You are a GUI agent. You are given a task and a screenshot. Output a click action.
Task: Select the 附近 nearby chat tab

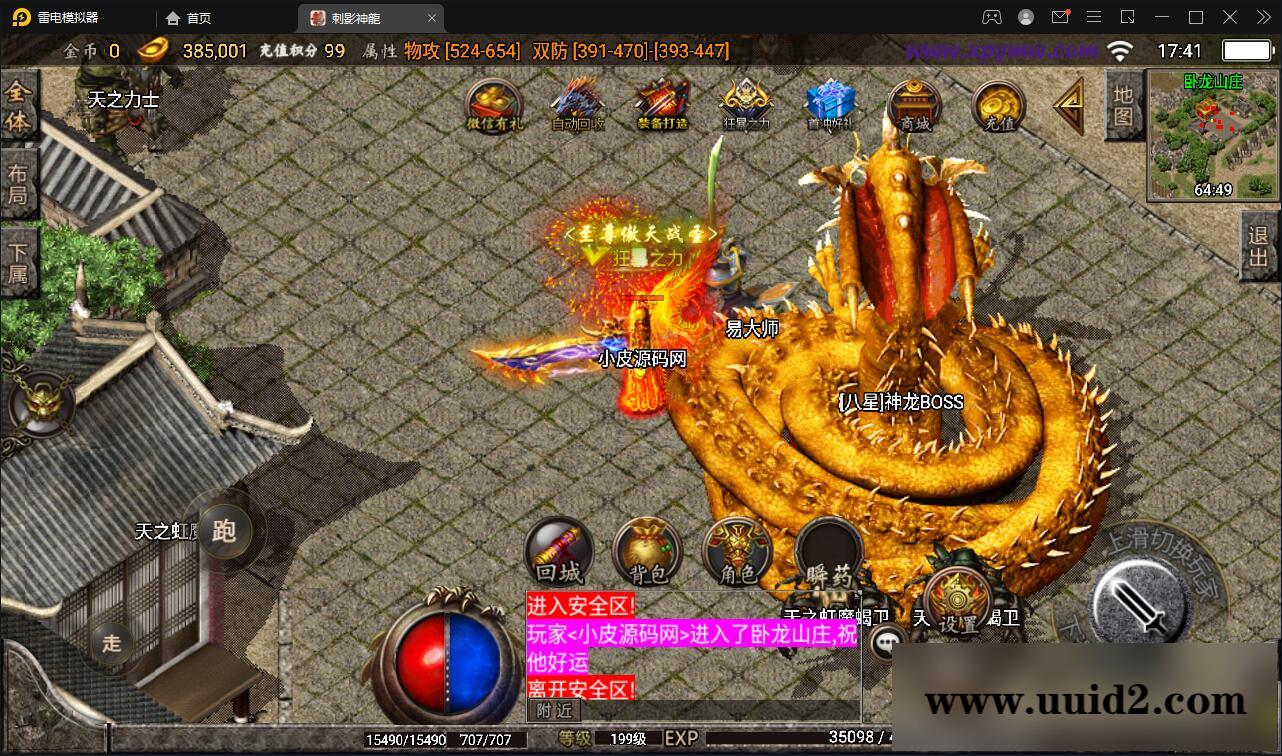[x=554, y=711]
